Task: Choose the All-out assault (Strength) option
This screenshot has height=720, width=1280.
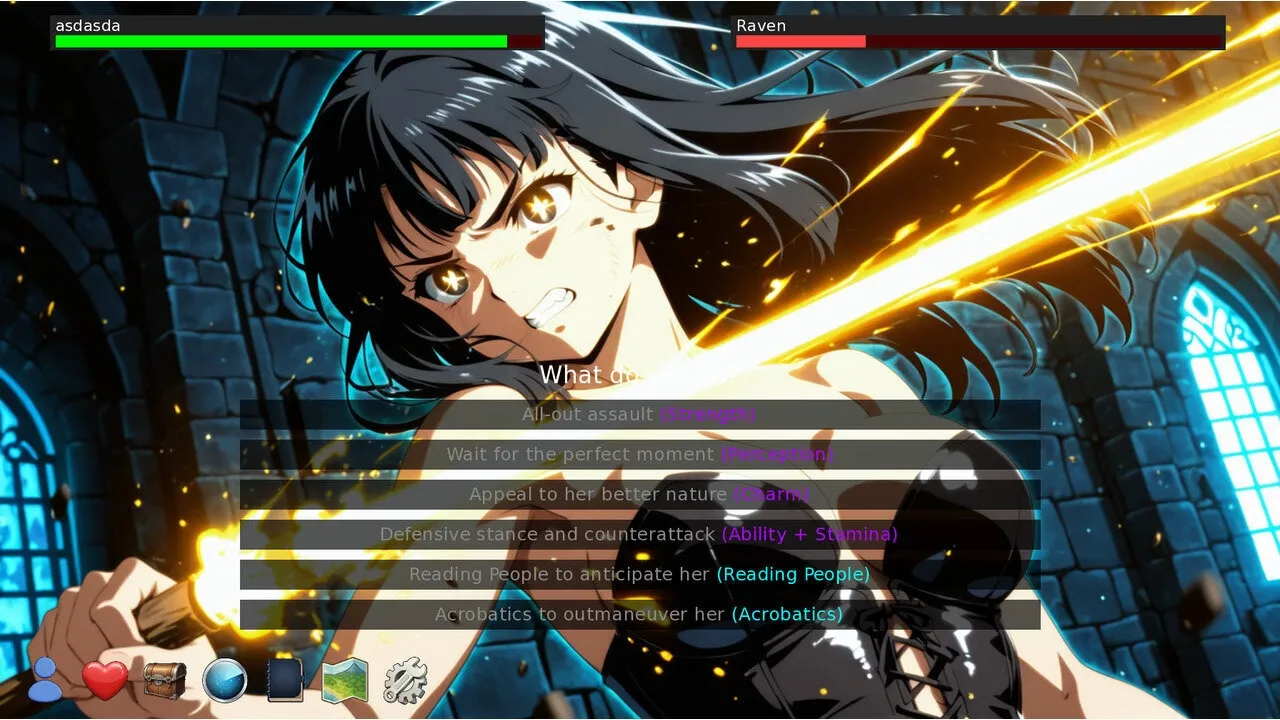Action: pos(639,414)
